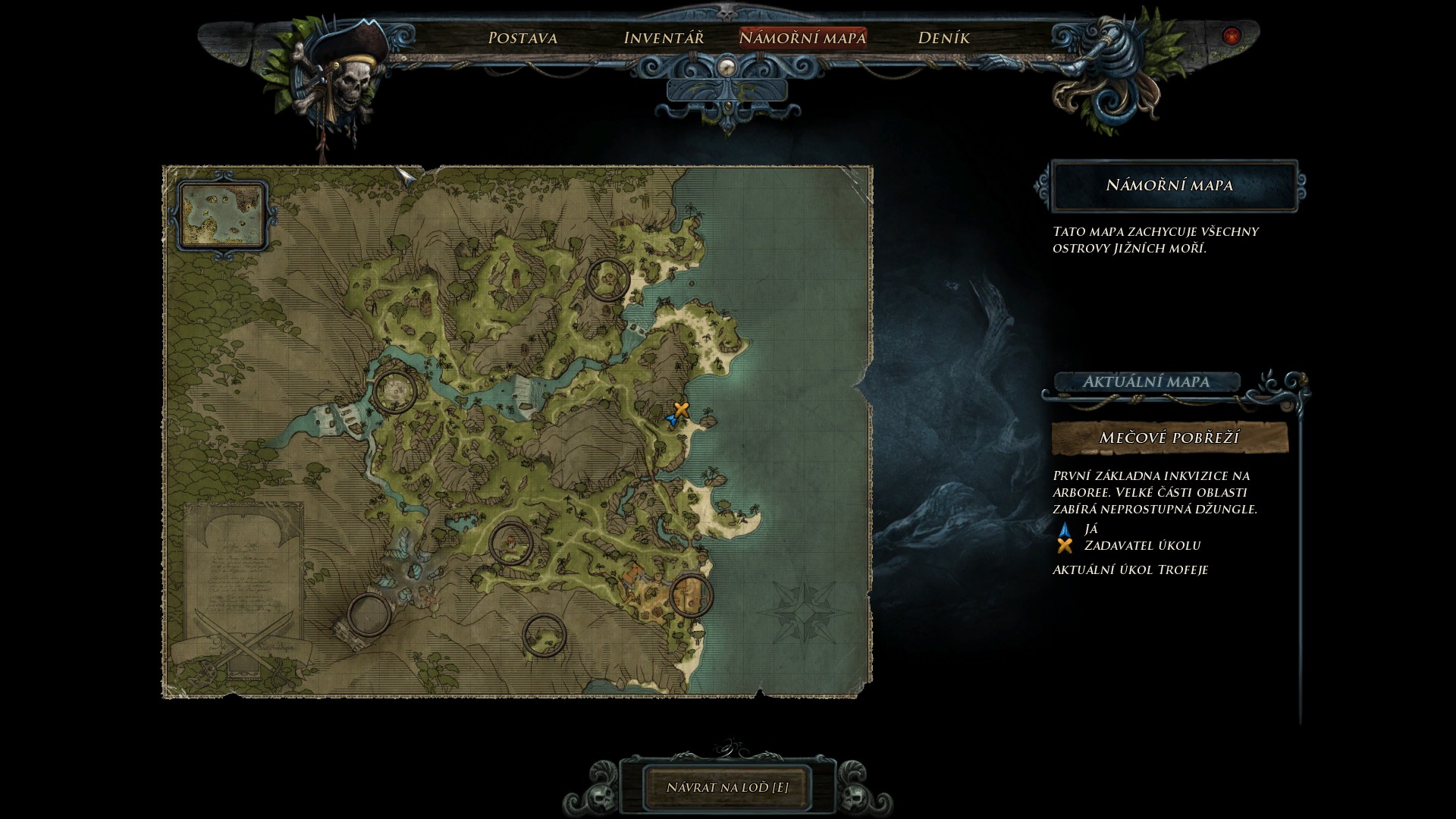
Task: Open the Inventář tab
Action: click(664, 38)
